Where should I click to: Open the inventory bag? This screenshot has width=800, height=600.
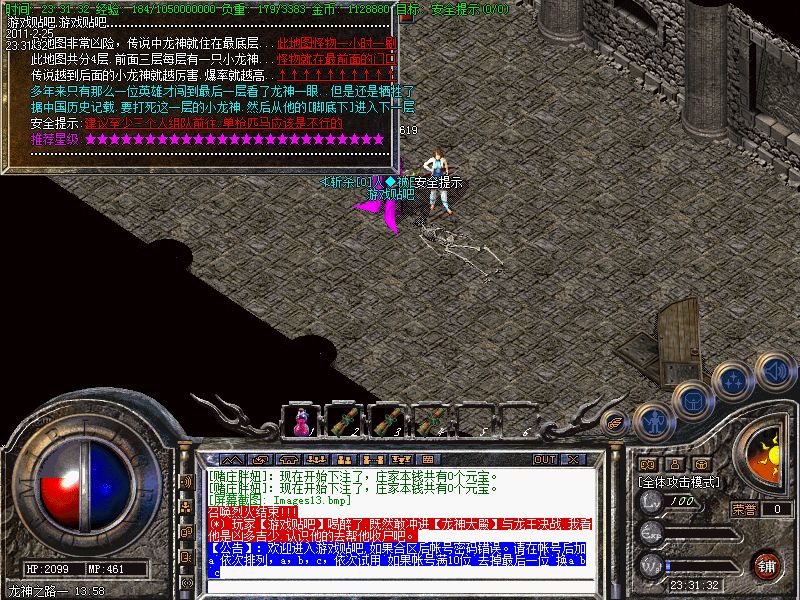[x=692, y=400]
